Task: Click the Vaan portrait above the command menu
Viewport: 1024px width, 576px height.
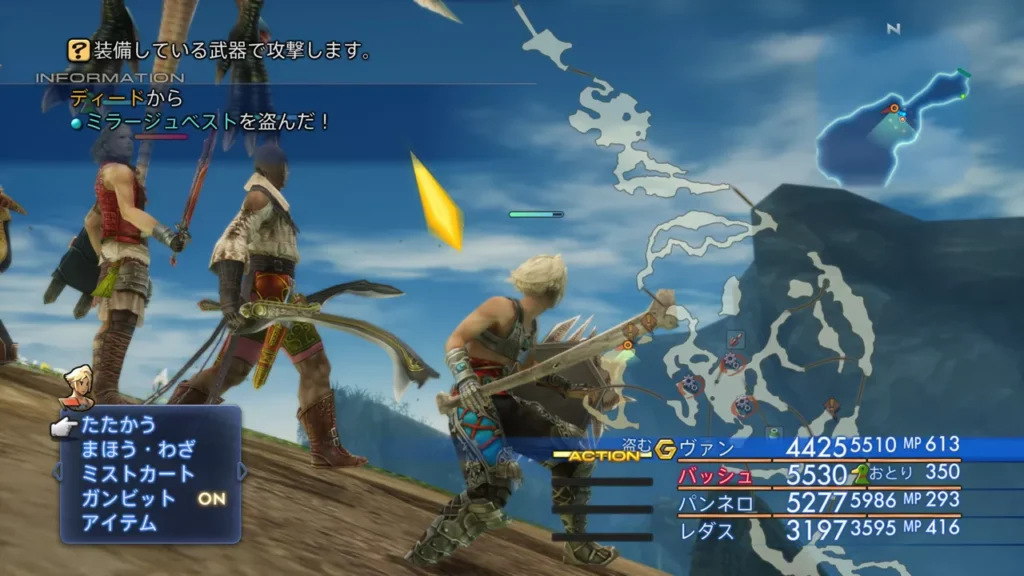Action: pyautogui.click(x=75, y=386)
